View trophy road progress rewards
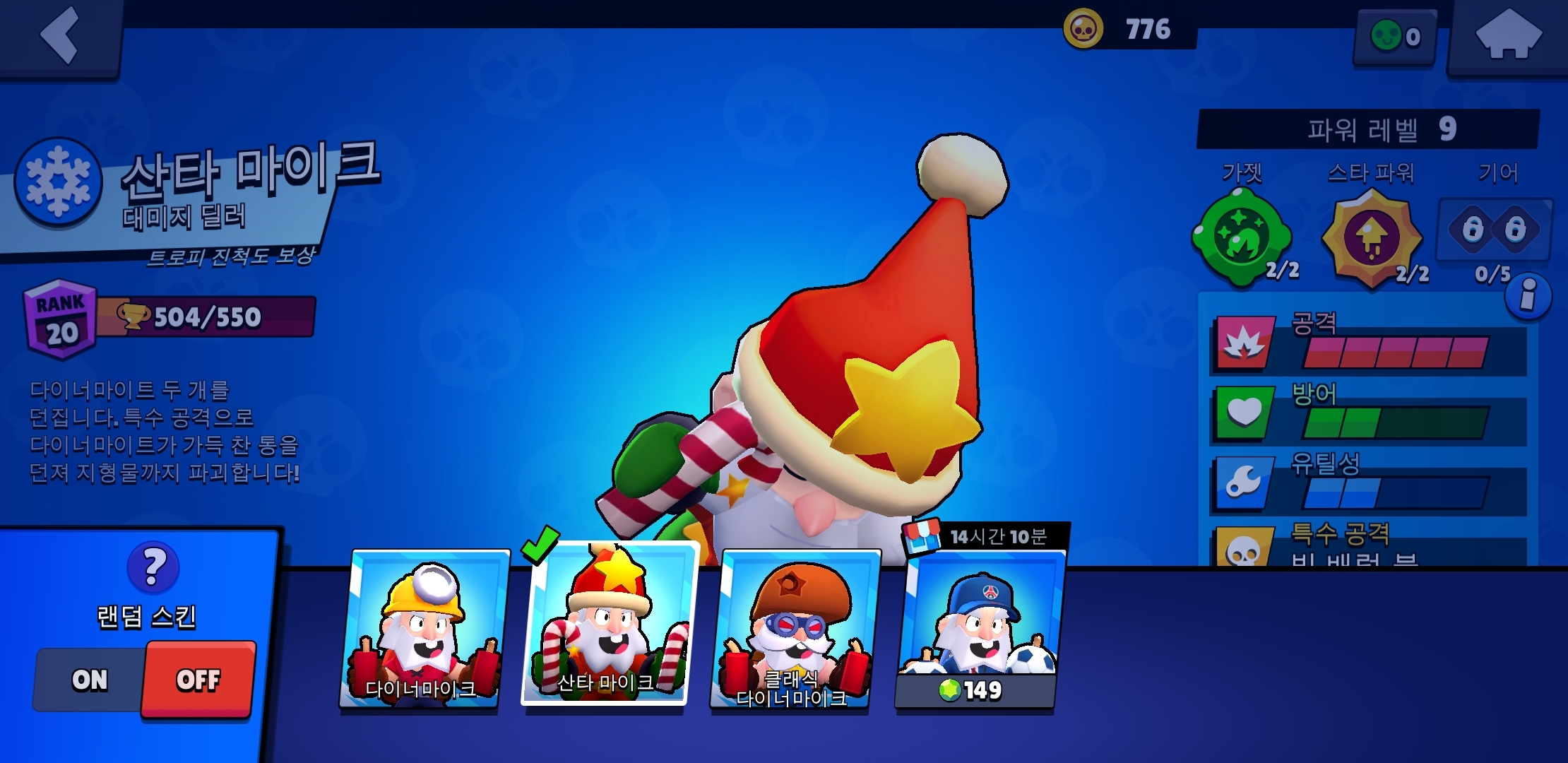The image size is (1568, 763). [x=230, y=256]
